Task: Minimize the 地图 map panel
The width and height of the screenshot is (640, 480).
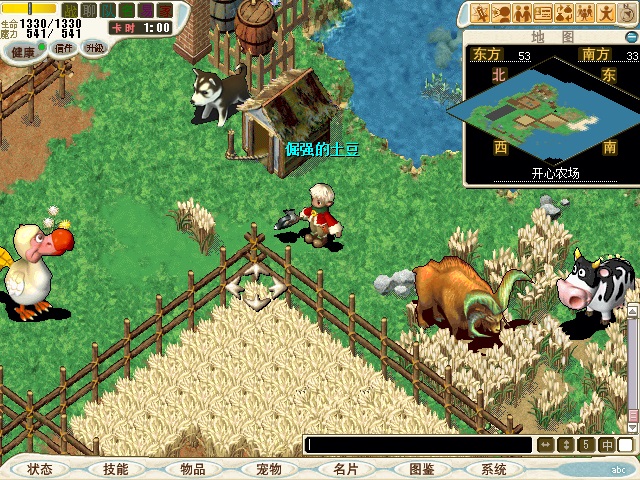Action: point(631,37)
